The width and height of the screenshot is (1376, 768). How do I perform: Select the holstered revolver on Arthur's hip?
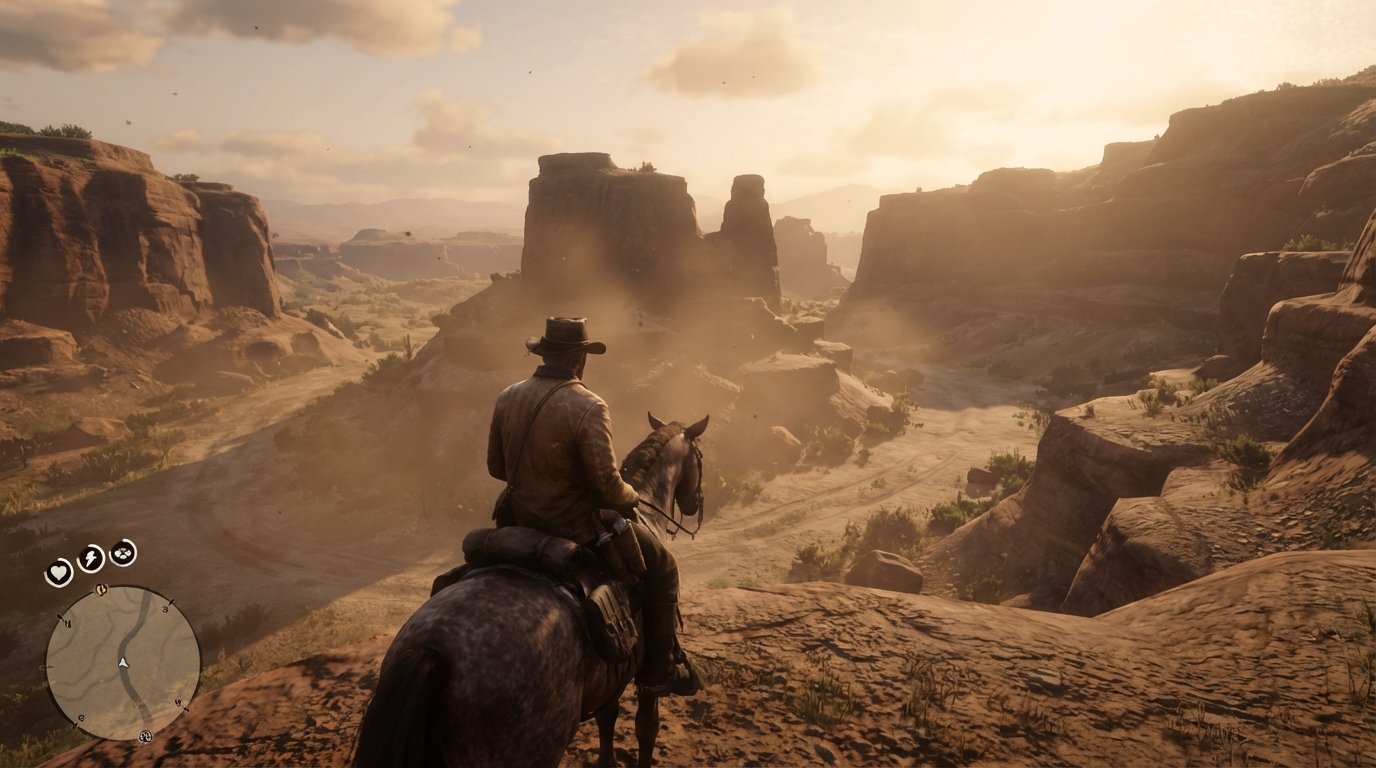[x=613, y=530]
